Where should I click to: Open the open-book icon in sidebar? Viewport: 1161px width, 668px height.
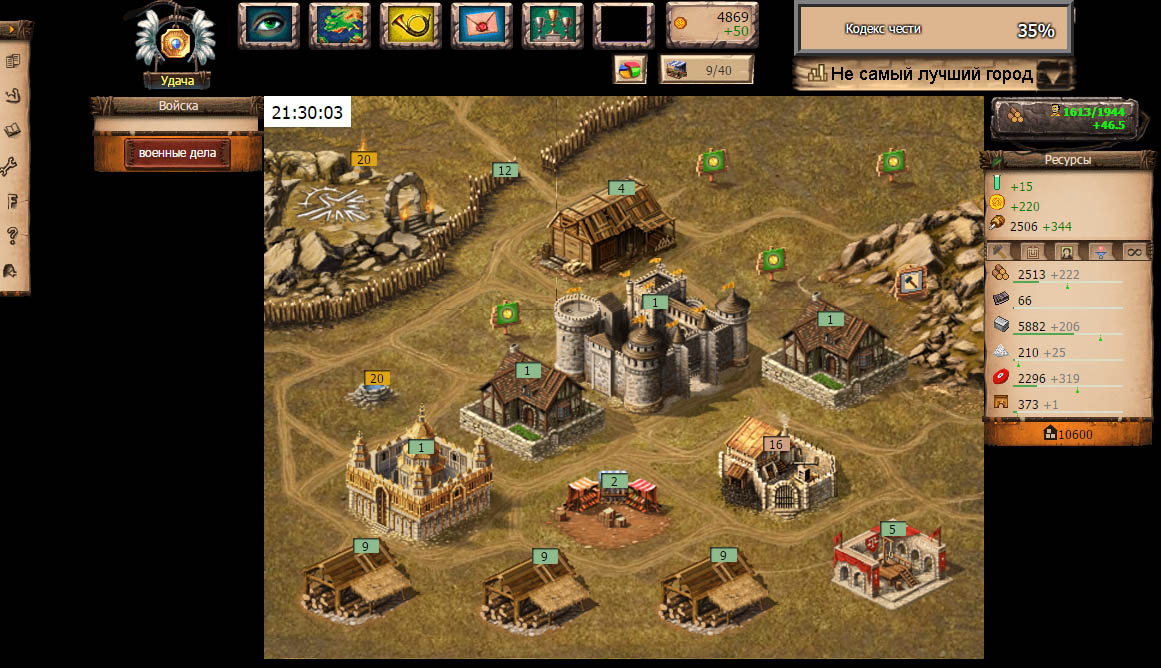point(13,130)
